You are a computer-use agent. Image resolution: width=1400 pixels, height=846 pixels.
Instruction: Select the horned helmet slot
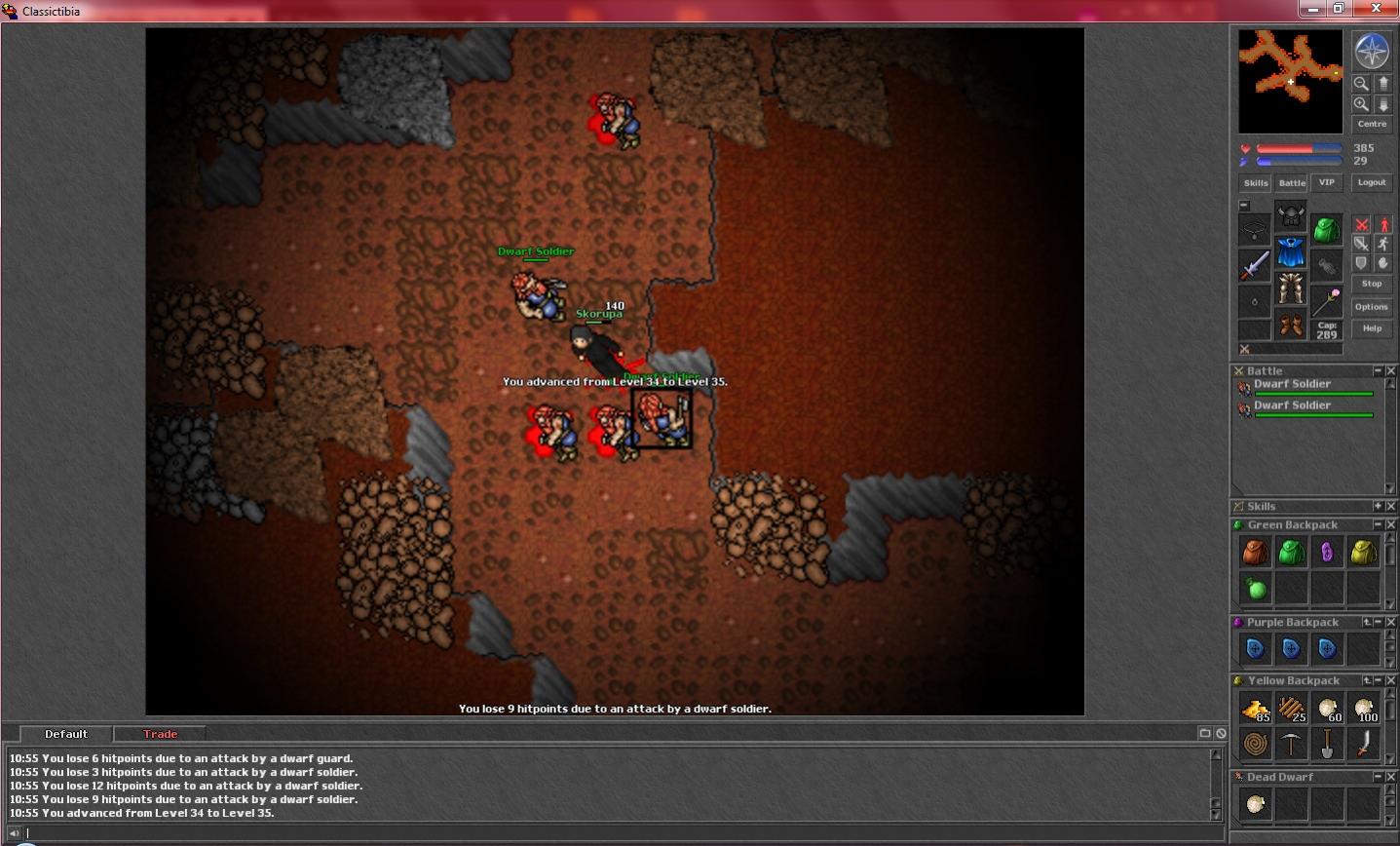(x=1291, y=215)
